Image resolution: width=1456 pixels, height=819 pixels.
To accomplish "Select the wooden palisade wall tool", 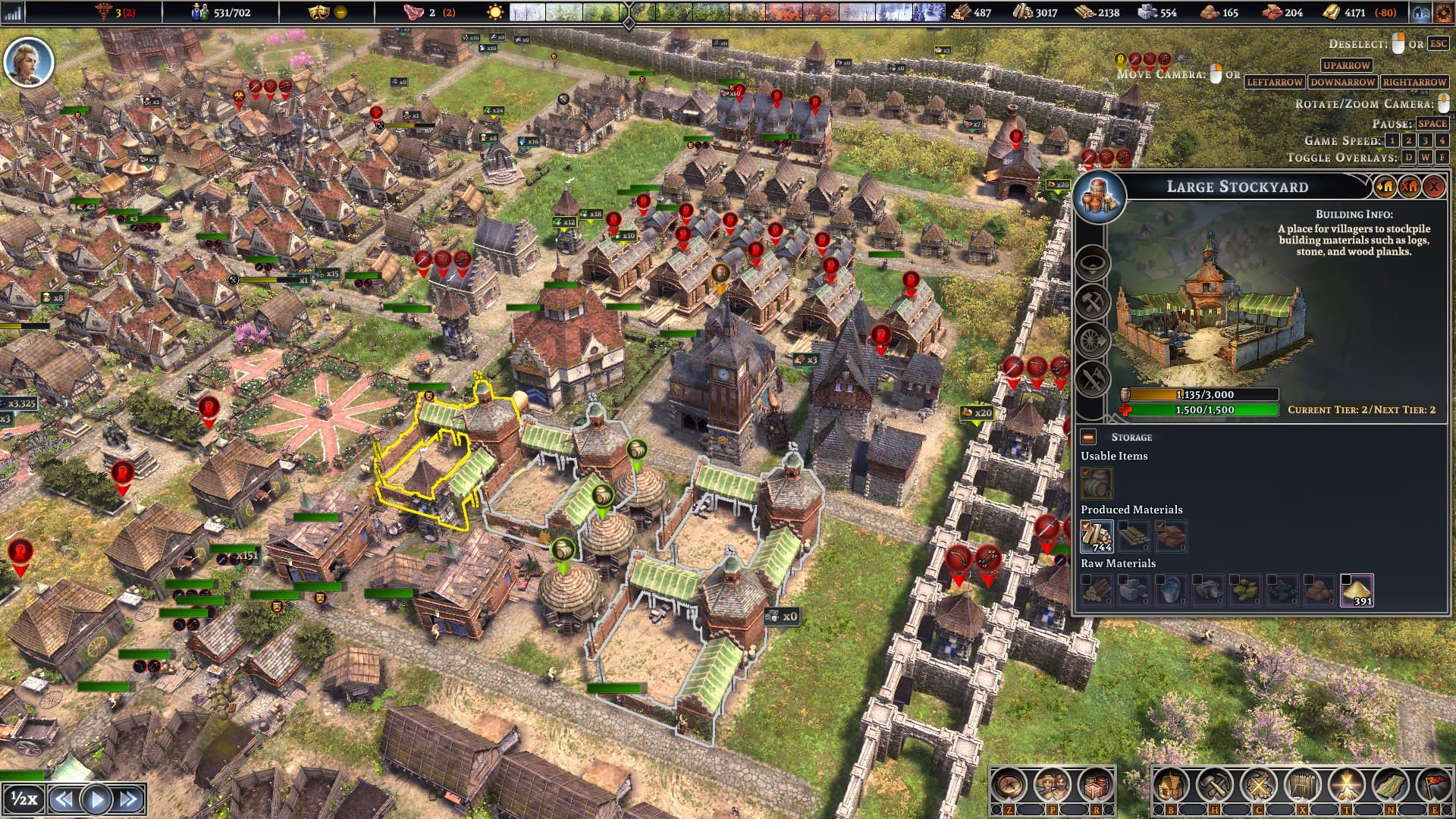I will pyautogui.click(x=1302, y=786).
